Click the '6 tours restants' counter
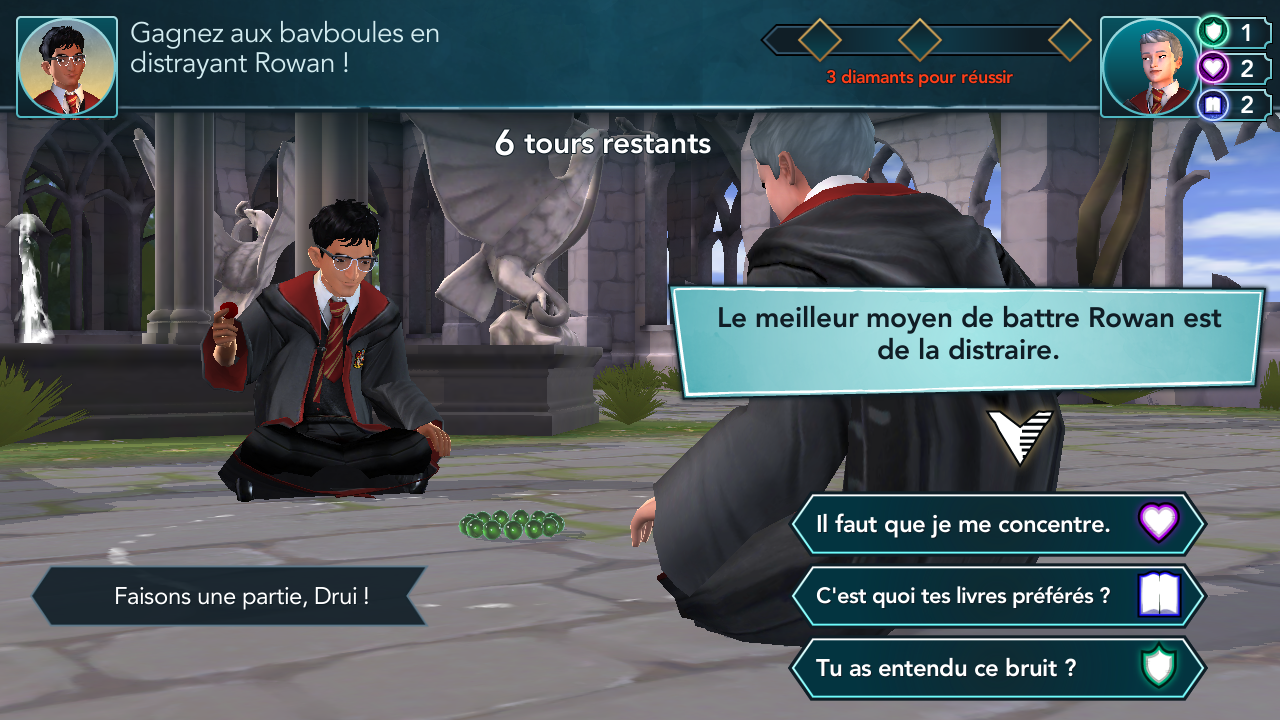The height and width of the screenshot is (720, 1280). click(602, 143)
